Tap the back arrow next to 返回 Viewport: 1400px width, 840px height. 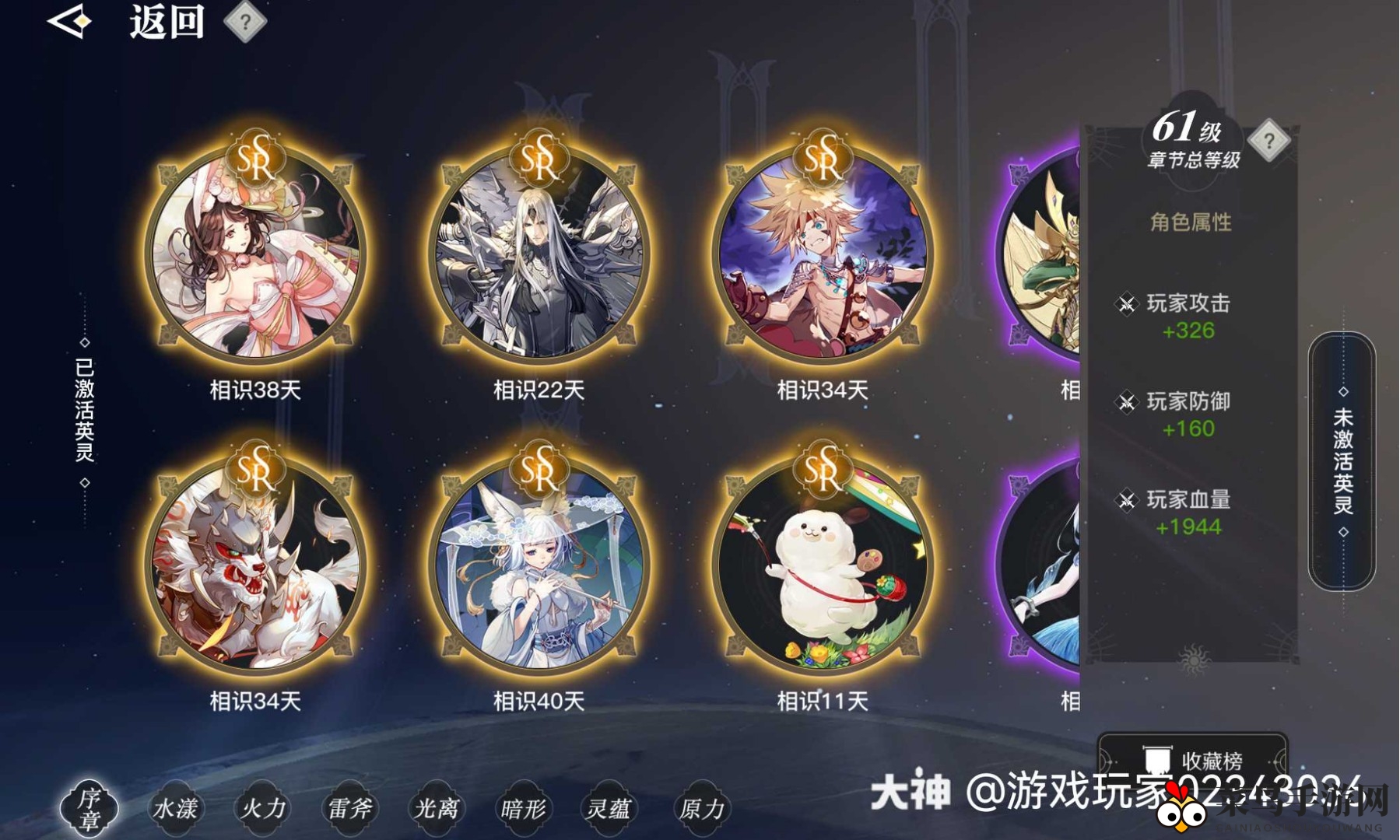pyautogui.click(x=68, y=23)
